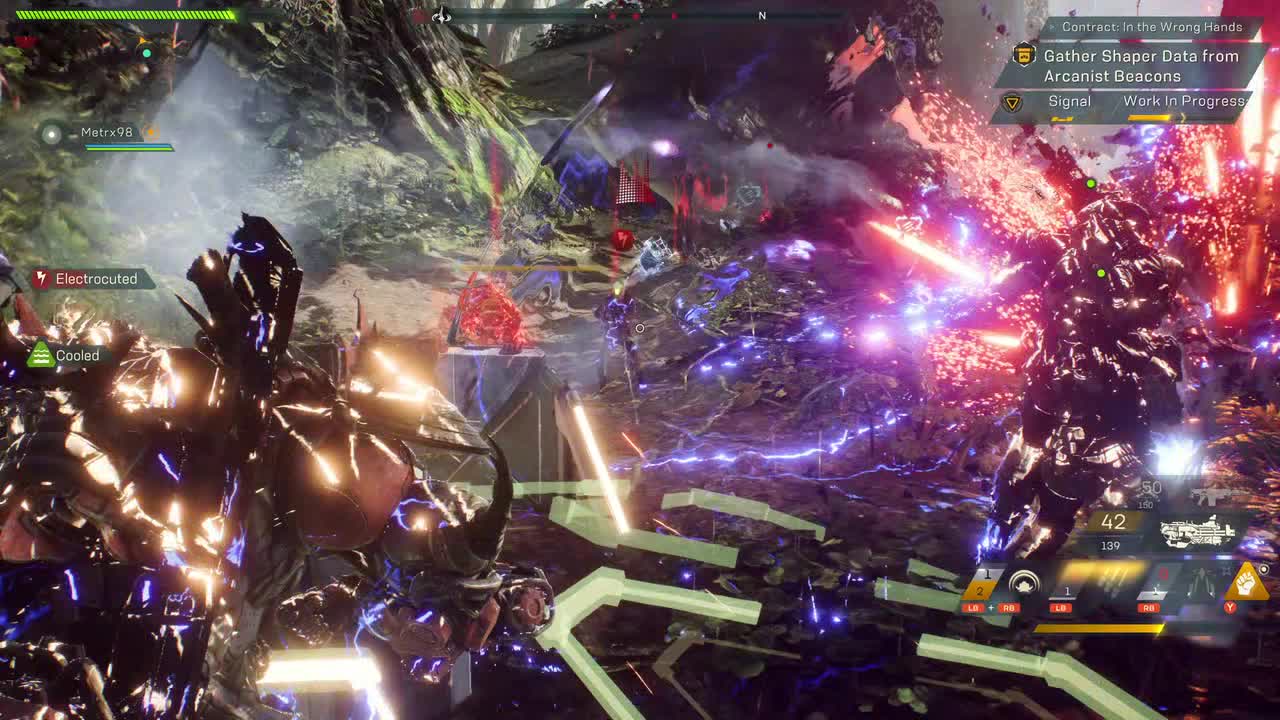The image size is (1280, 720).
Task: Switch to the Signal objective tab
Action: pos(1069,101)
